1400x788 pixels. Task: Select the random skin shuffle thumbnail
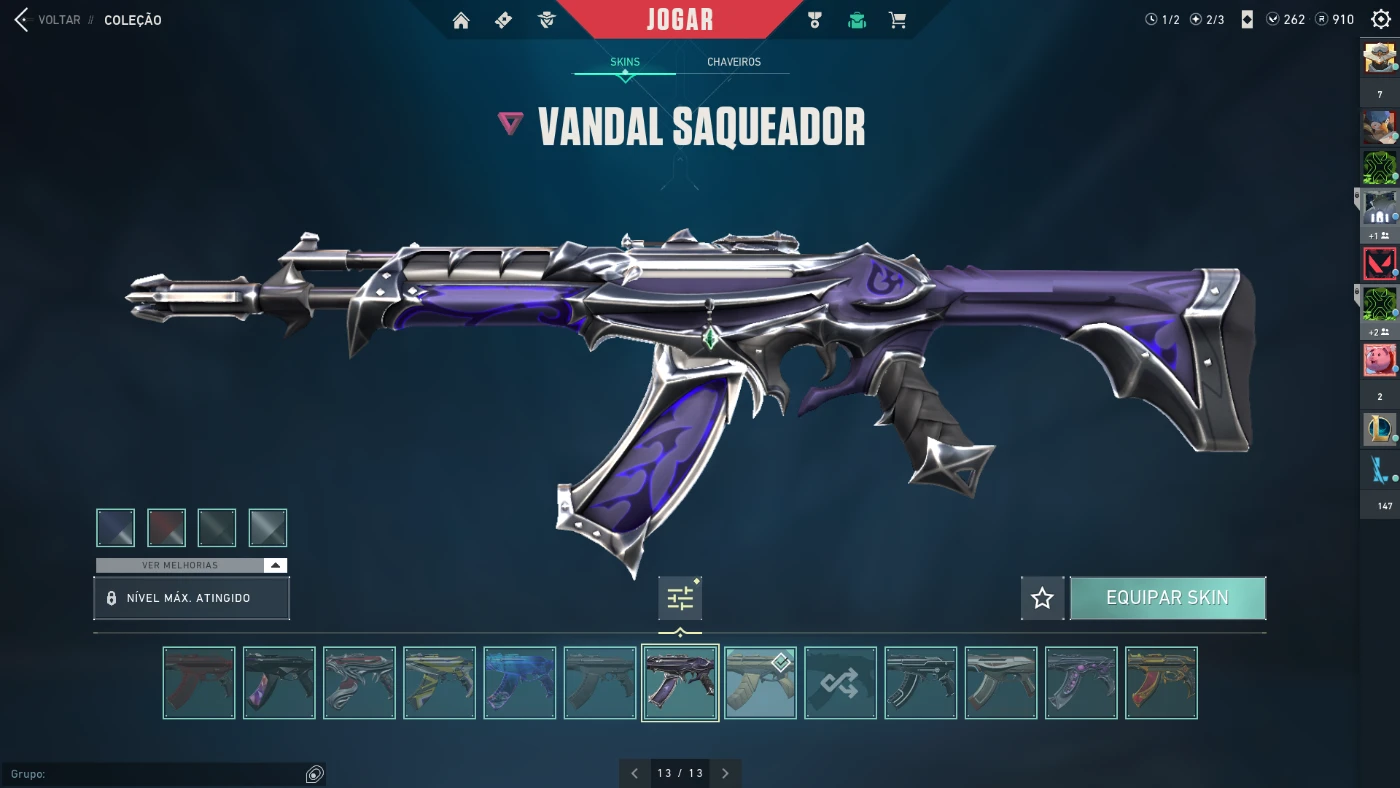840,683
